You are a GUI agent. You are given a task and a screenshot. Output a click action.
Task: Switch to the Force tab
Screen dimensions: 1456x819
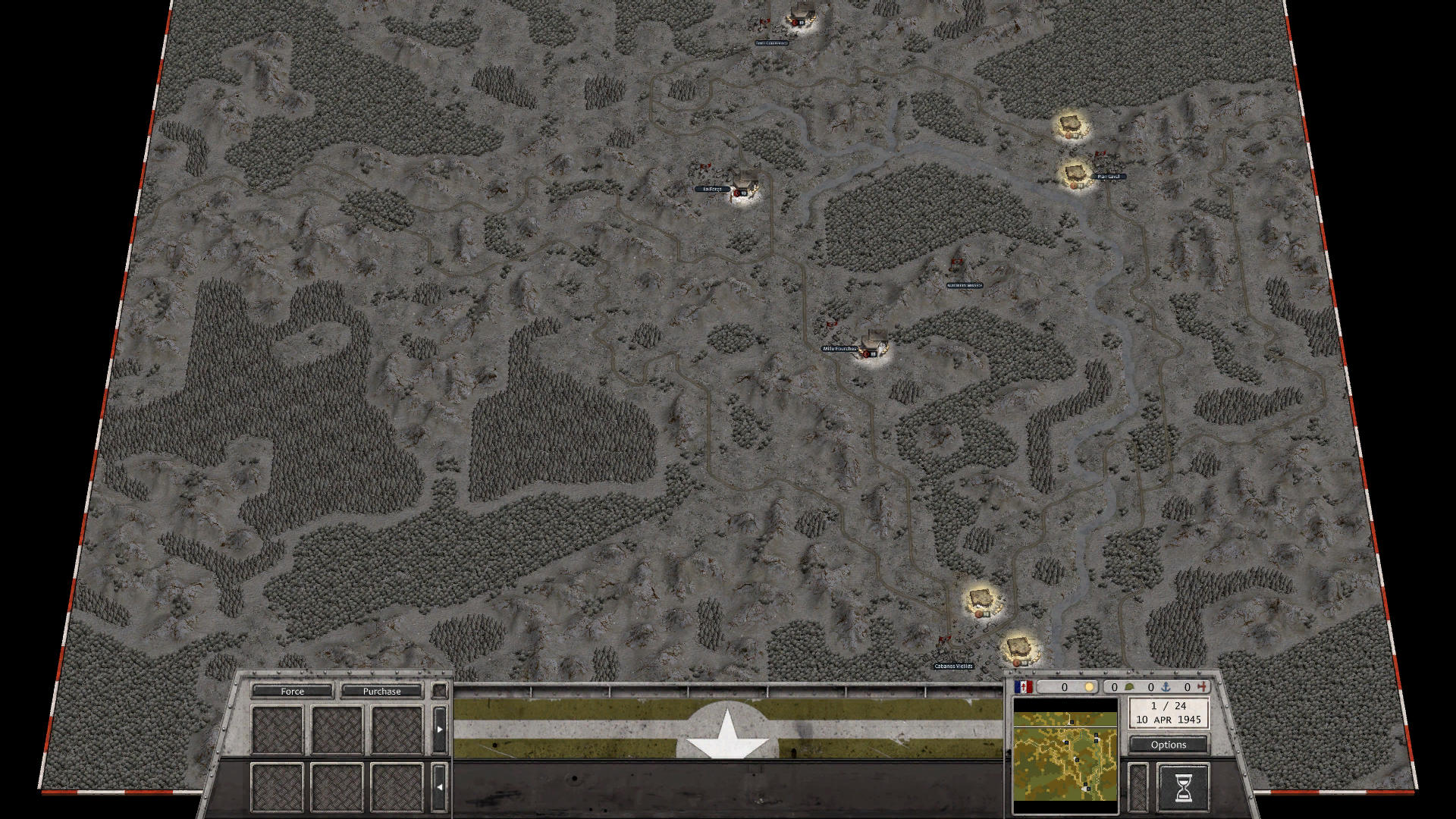pyautogui.click(x=294, y=691)
